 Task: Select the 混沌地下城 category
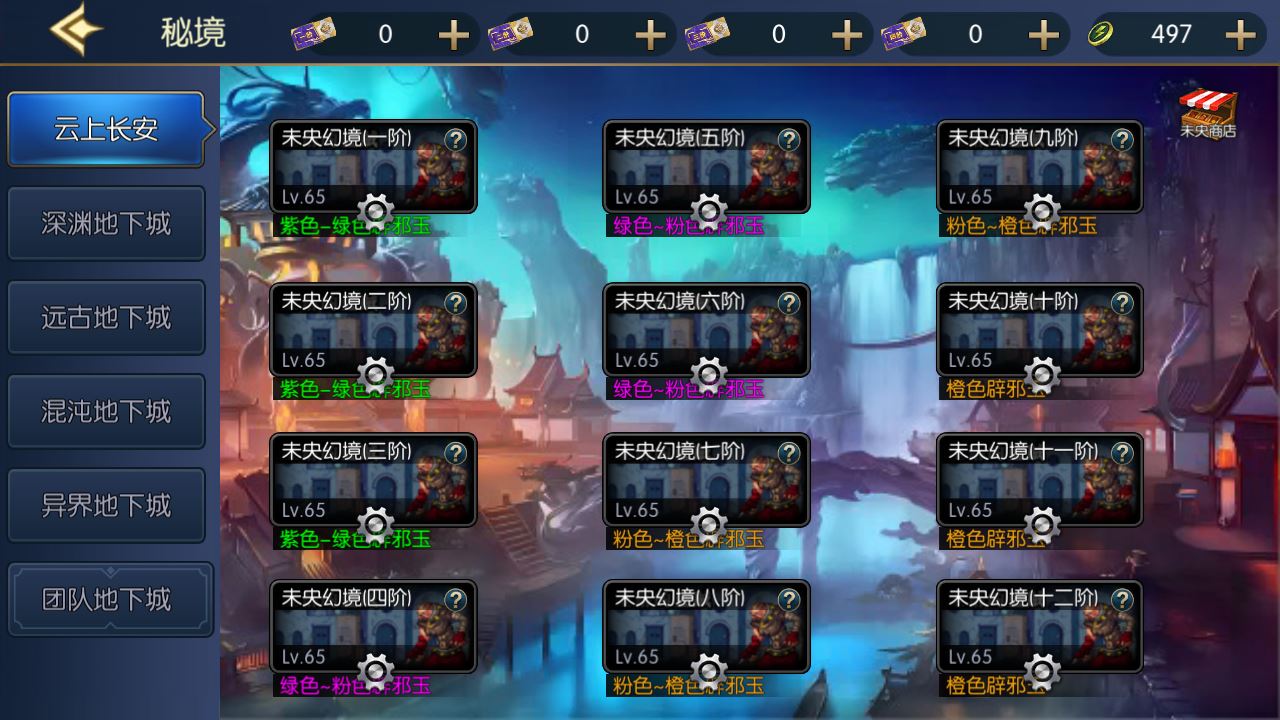tap(107, 411)
